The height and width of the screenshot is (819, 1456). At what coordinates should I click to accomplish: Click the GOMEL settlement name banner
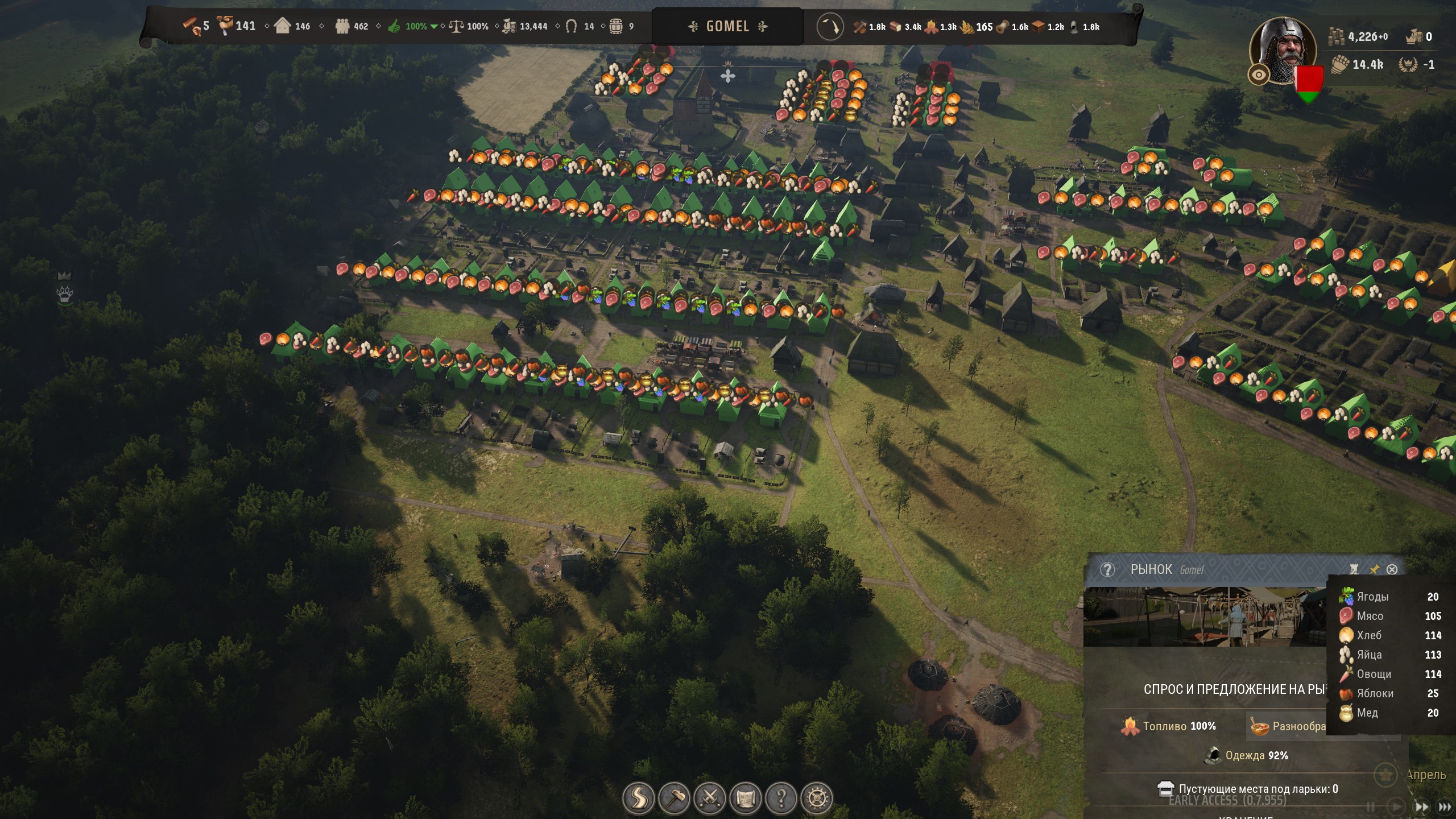(x=727, y=26)
